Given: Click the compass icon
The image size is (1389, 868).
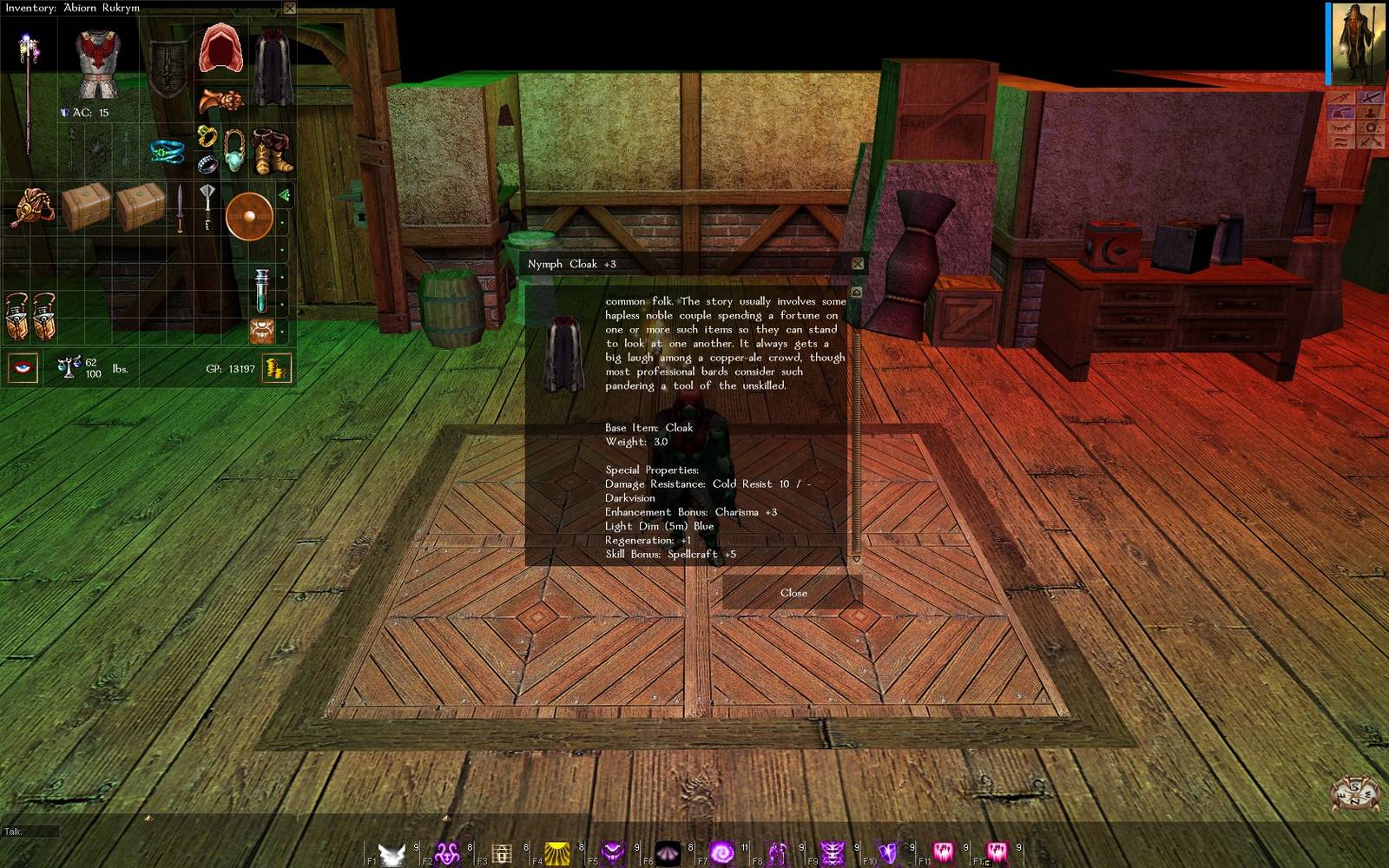Looking at the screenshot, I should [1355, 793].
